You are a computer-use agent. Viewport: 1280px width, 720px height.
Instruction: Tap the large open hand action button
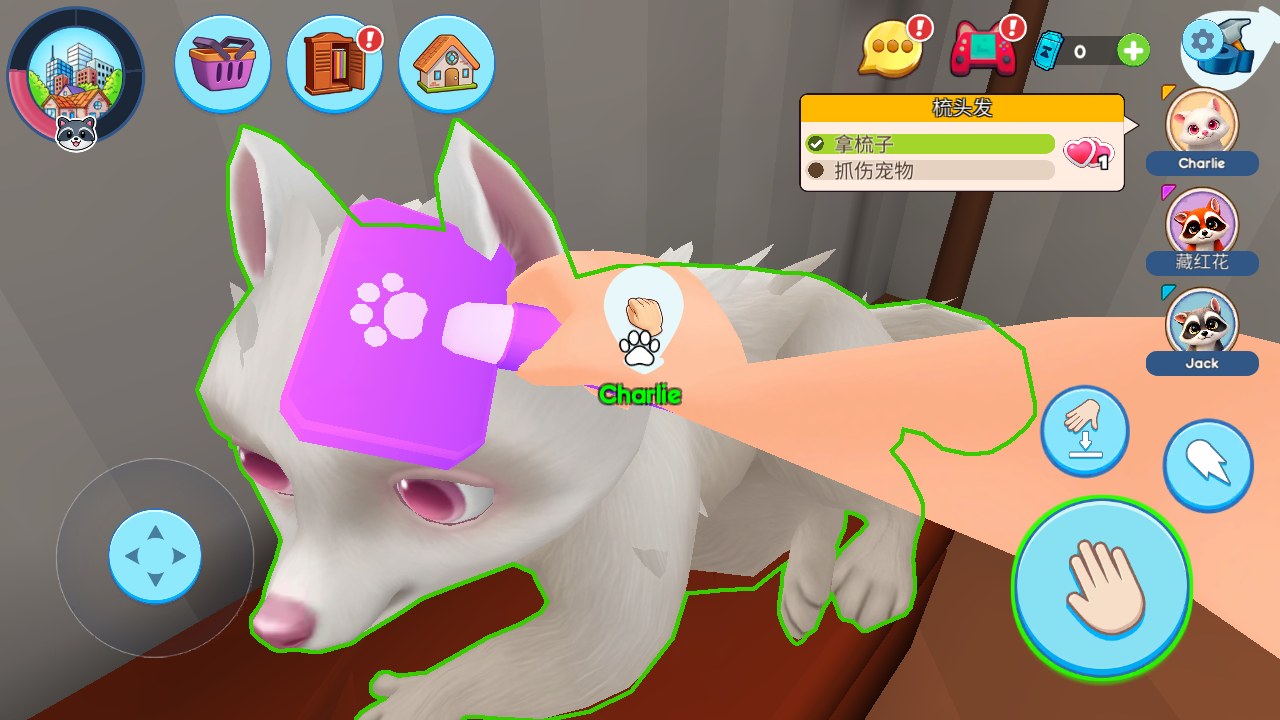pos(1102,588)
